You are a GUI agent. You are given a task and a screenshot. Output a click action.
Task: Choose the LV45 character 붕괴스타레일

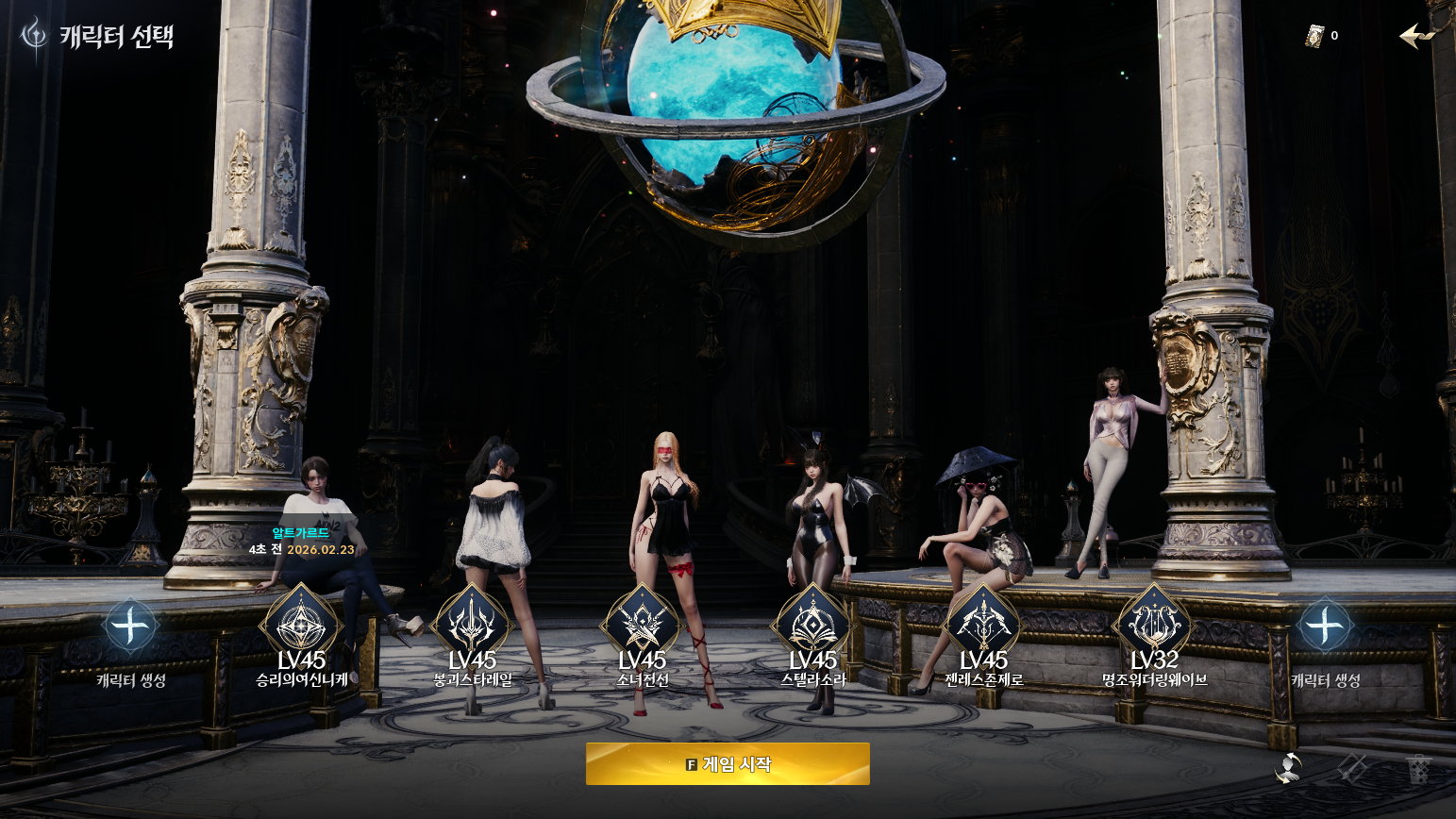[472, 626]
